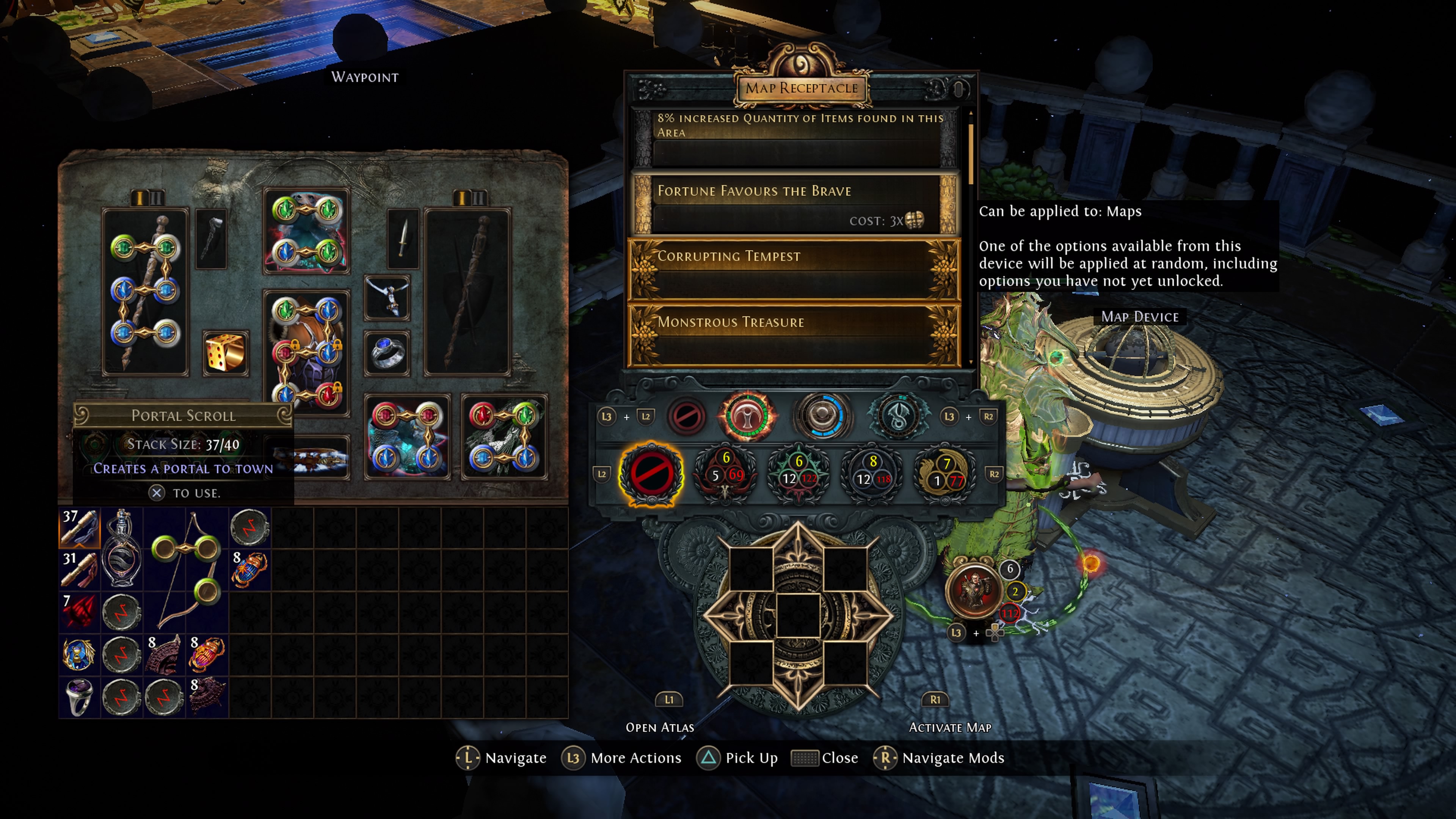Select the equipped staff with six sockets
Screen dimensions: 1456x819
[145, 292]
